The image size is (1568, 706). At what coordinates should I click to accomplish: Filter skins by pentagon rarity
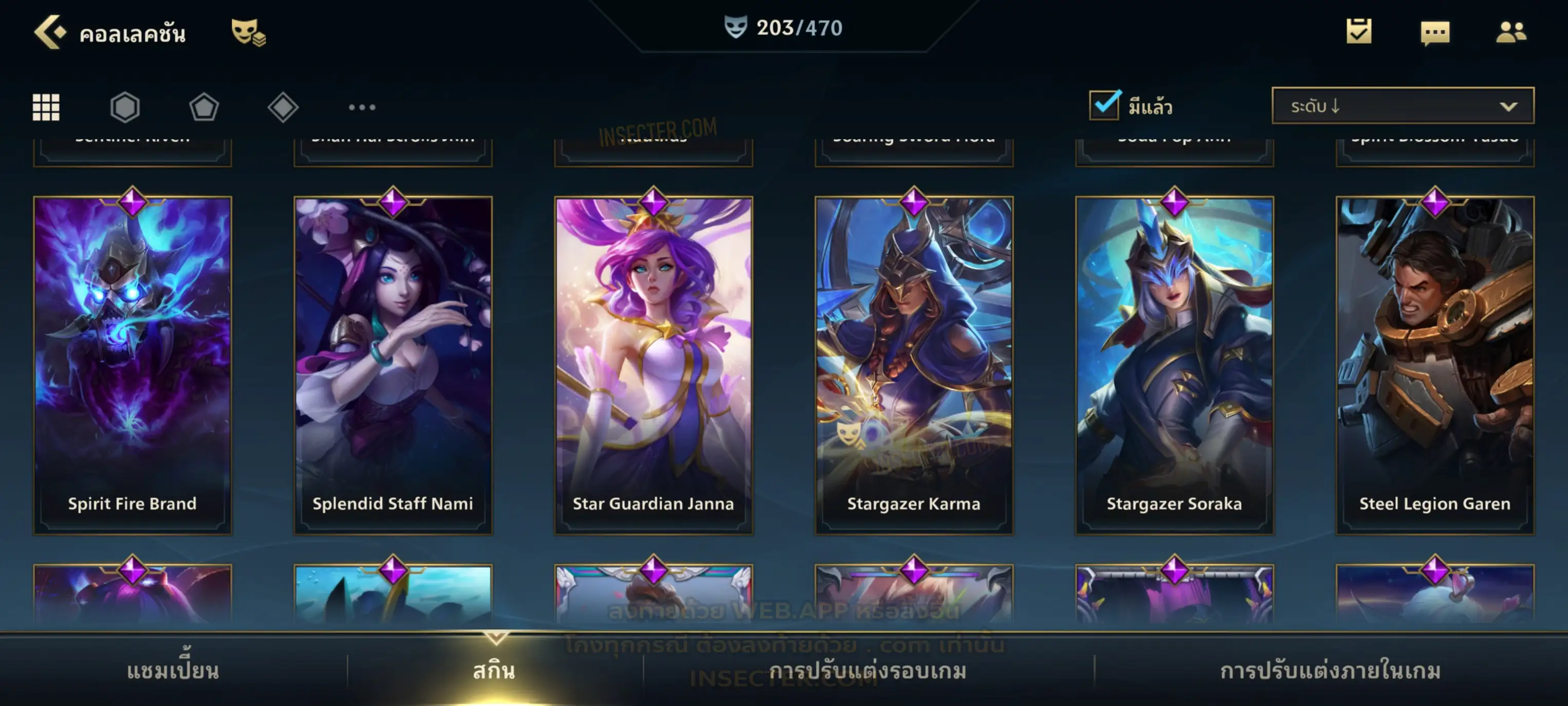(x=204, y=107)
